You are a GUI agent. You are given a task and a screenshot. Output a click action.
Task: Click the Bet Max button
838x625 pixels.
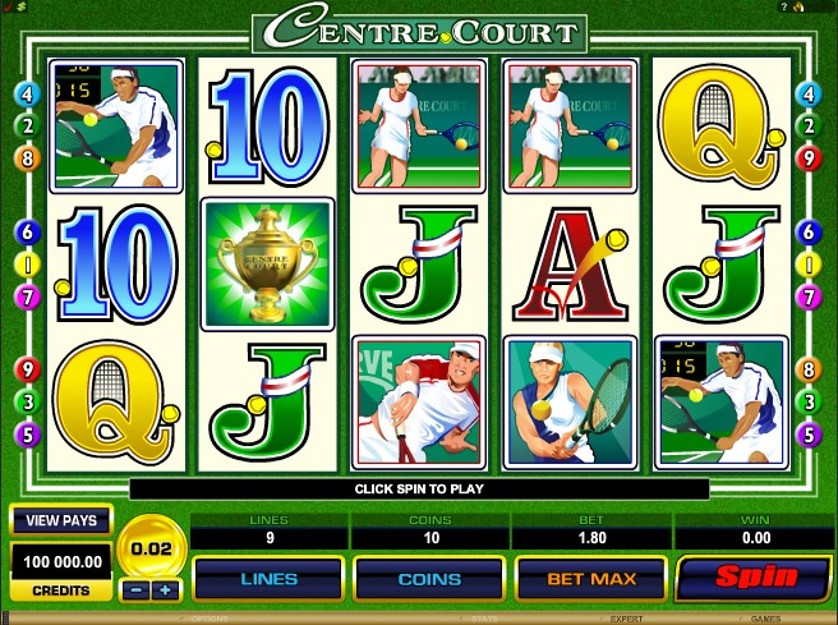coord(591,578)
